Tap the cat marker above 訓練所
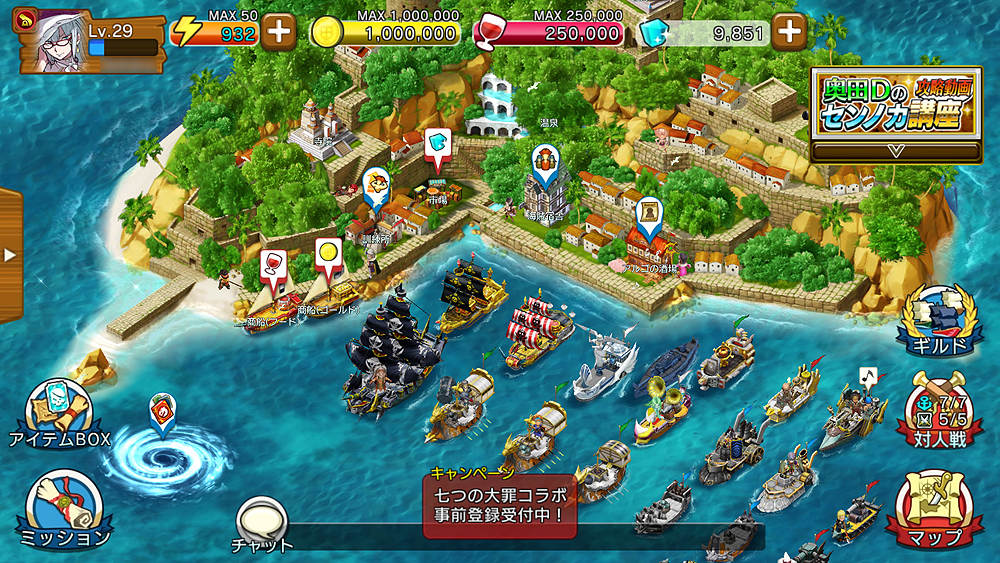This screenshot has height=563, width=1000. click(x=376, y=186)
